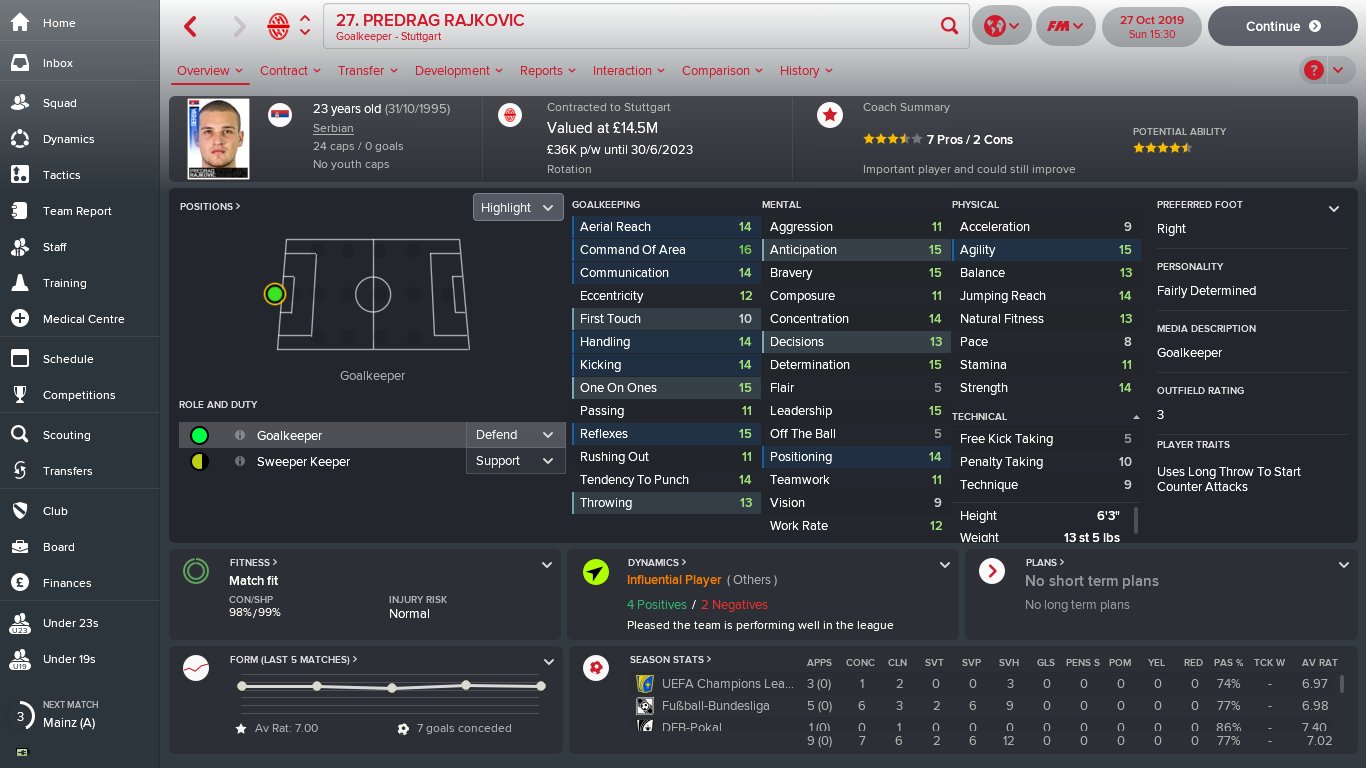Open the Transfer tab dropdown
This screenshot has width=1366, height=768.
click(x=367, y=71)
